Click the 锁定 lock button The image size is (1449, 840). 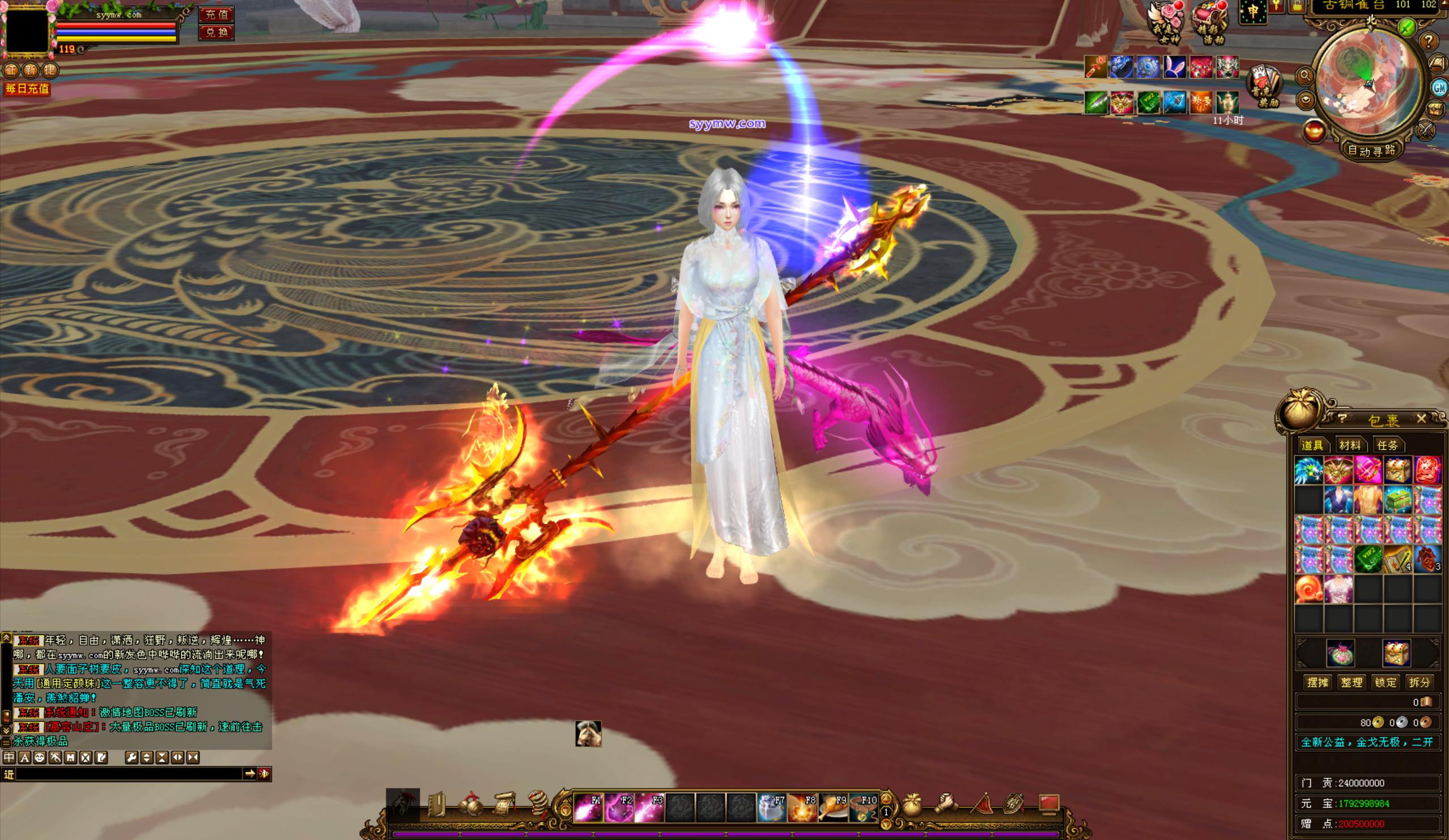click(1385, 683)
